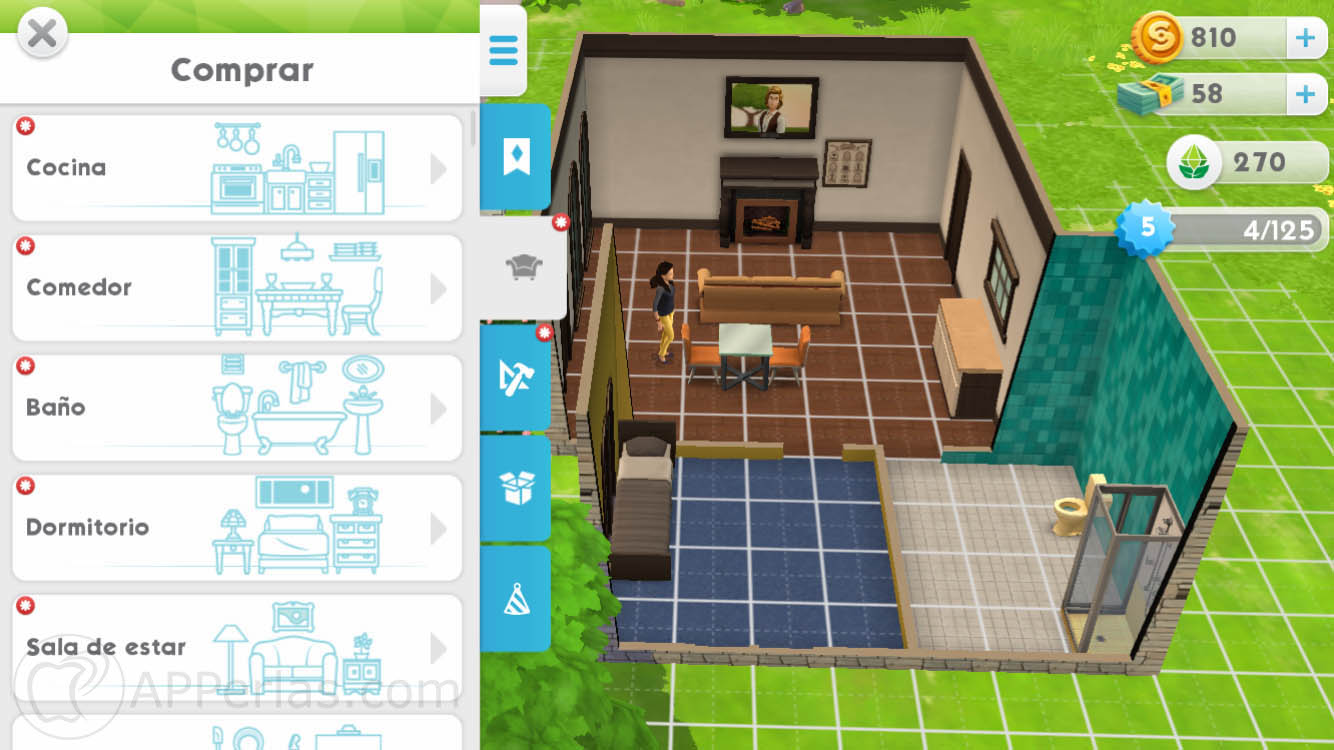Choose the Dormitorio category
Image resolution: width=1334 pixels, height=750 pixels.
237,528
